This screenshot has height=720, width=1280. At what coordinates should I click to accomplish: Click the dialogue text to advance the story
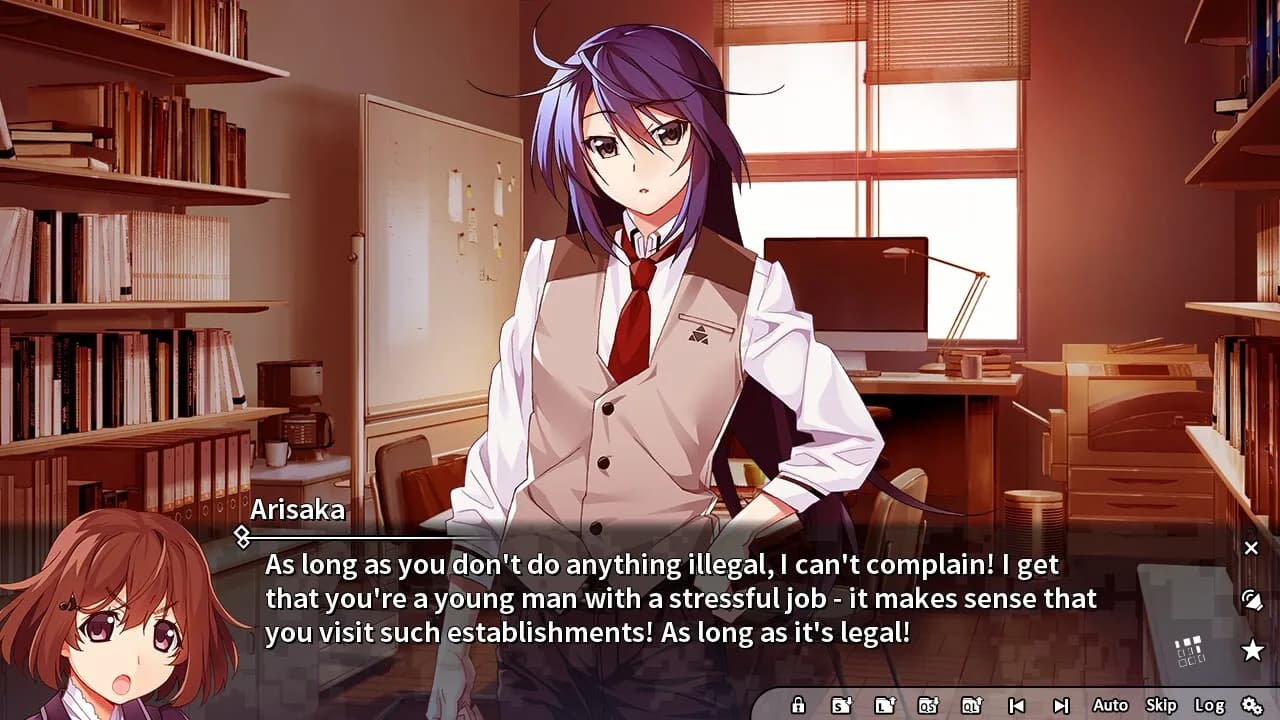pyautogui.click(x=670, y=598)
